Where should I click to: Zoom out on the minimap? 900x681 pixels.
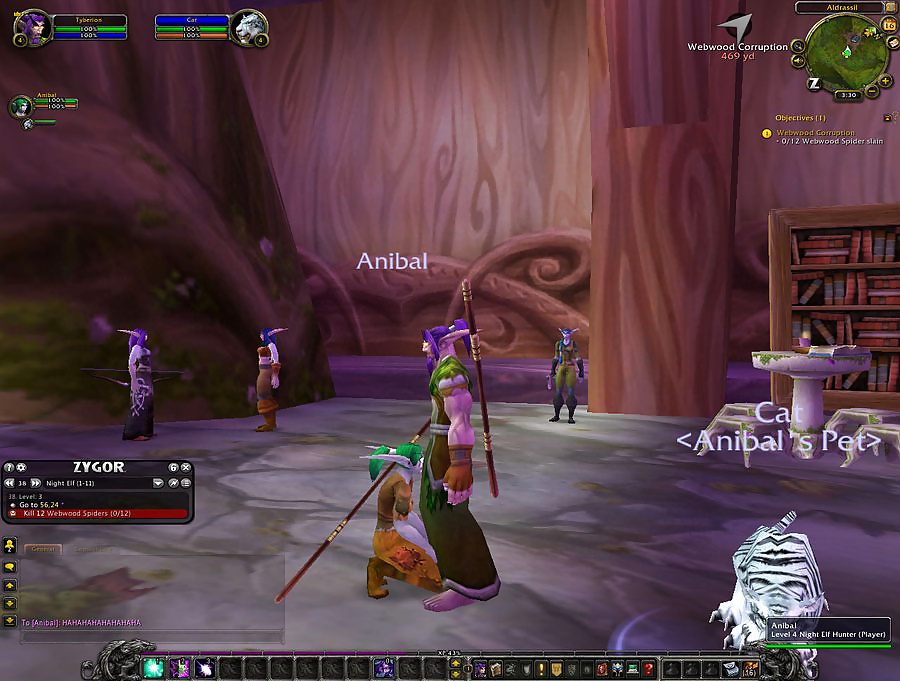(872, 91)
